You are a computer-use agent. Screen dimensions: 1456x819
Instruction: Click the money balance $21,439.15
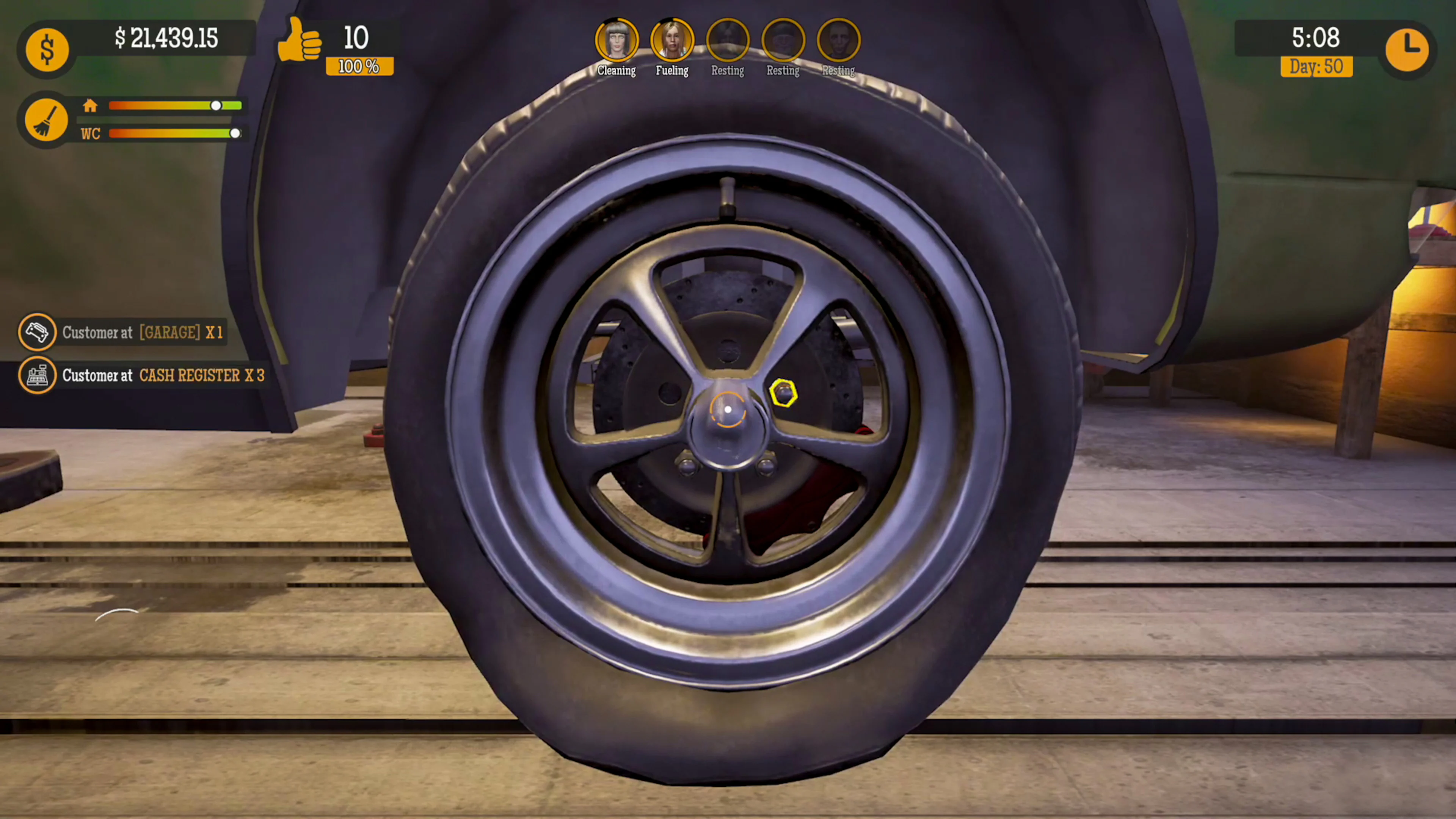coord(167,38)
